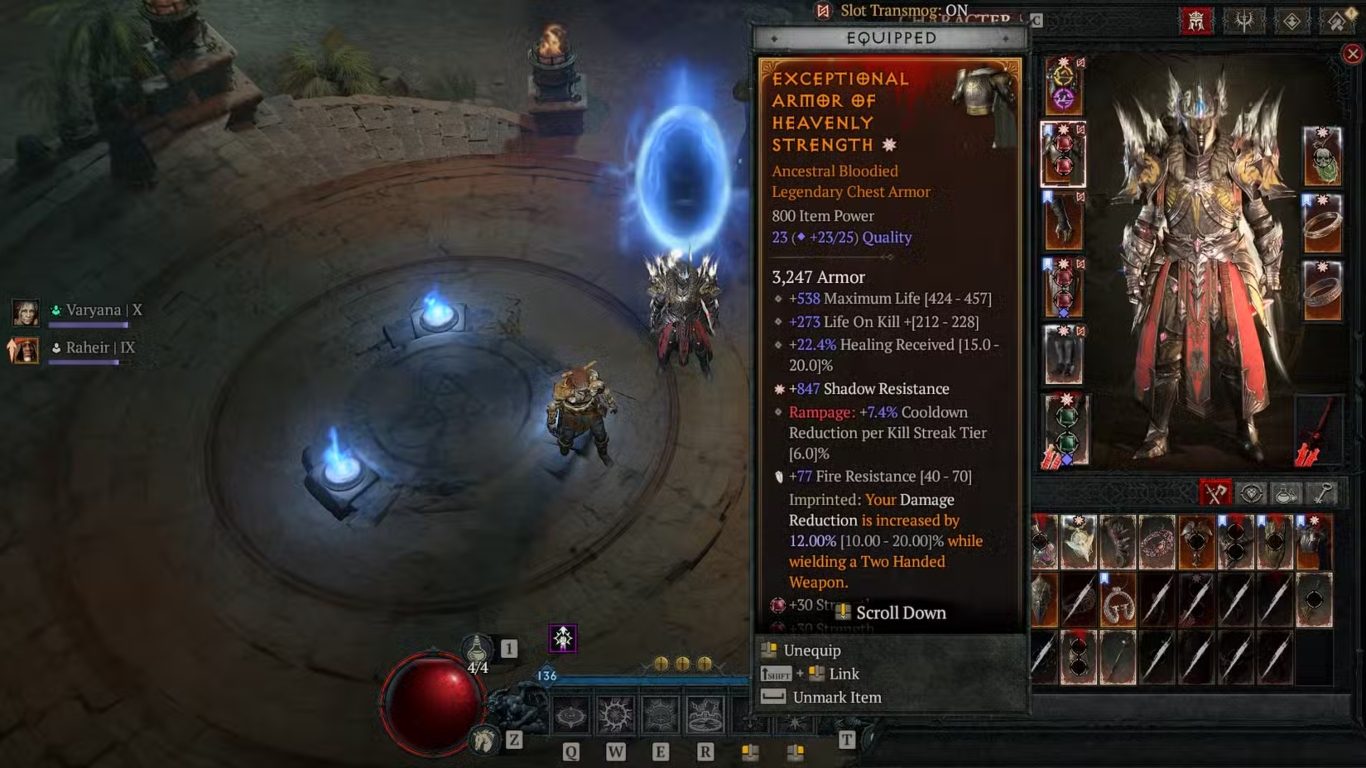The width and height of the screenshot is (1366, 768).
Task: Close the character panel with the red X
Action: point(1352,54)
